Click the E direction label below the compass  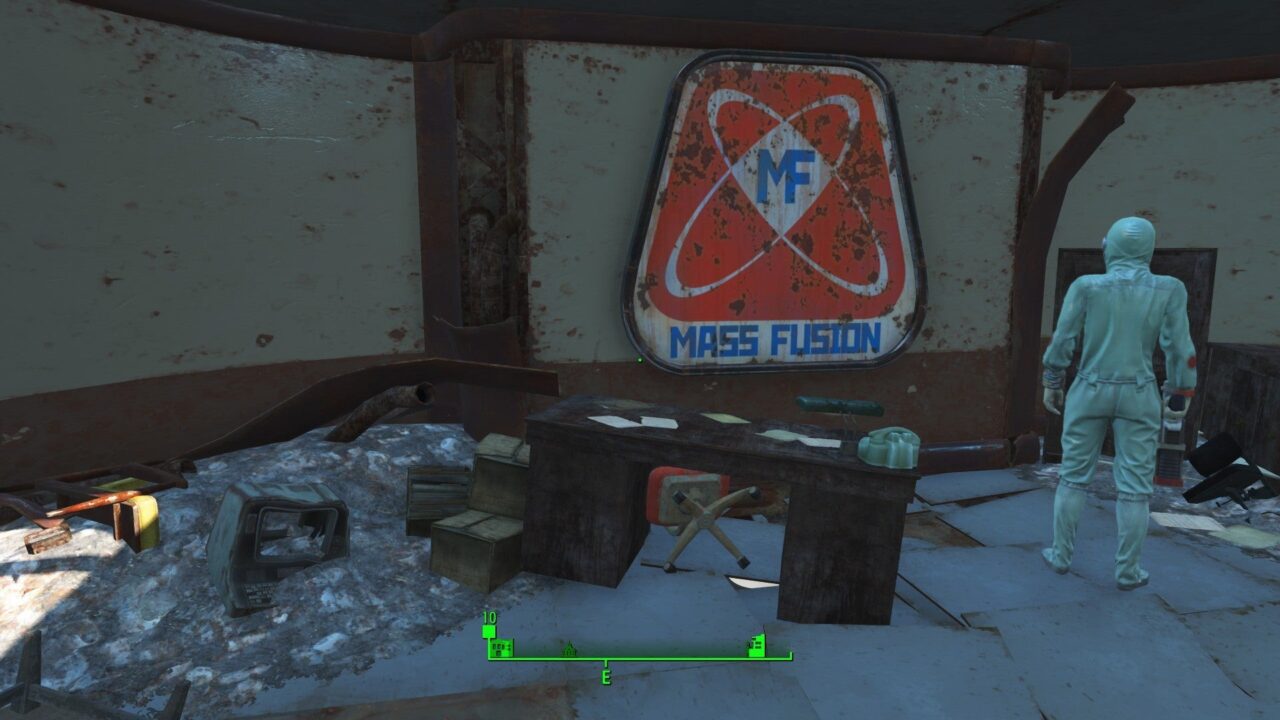(x=607, y=677)
